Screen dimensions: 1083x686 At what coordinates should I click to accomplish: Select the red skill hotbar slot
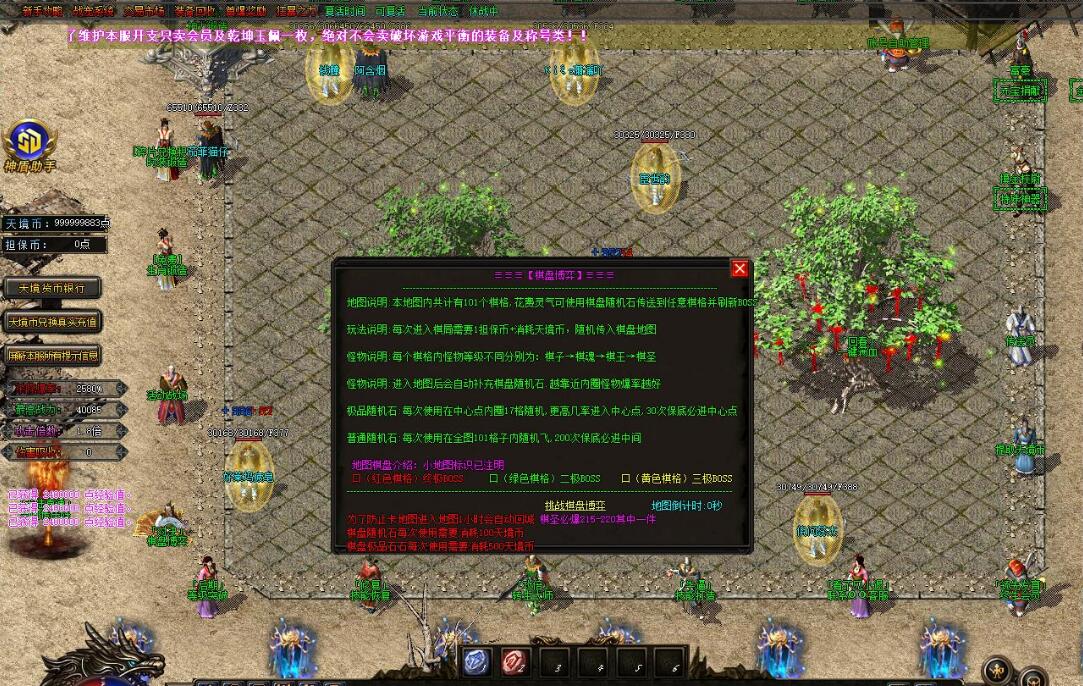pos(516,661)
